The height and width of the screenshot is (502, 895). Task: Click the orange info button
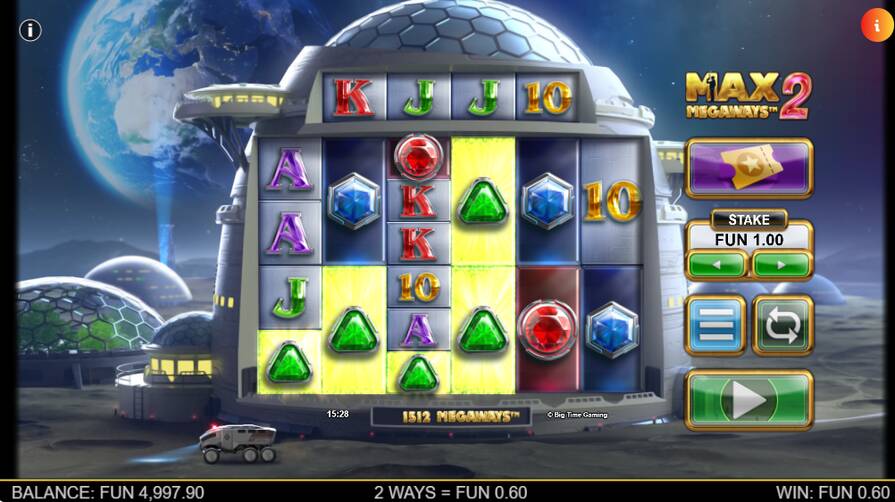[x=876, y=24]
